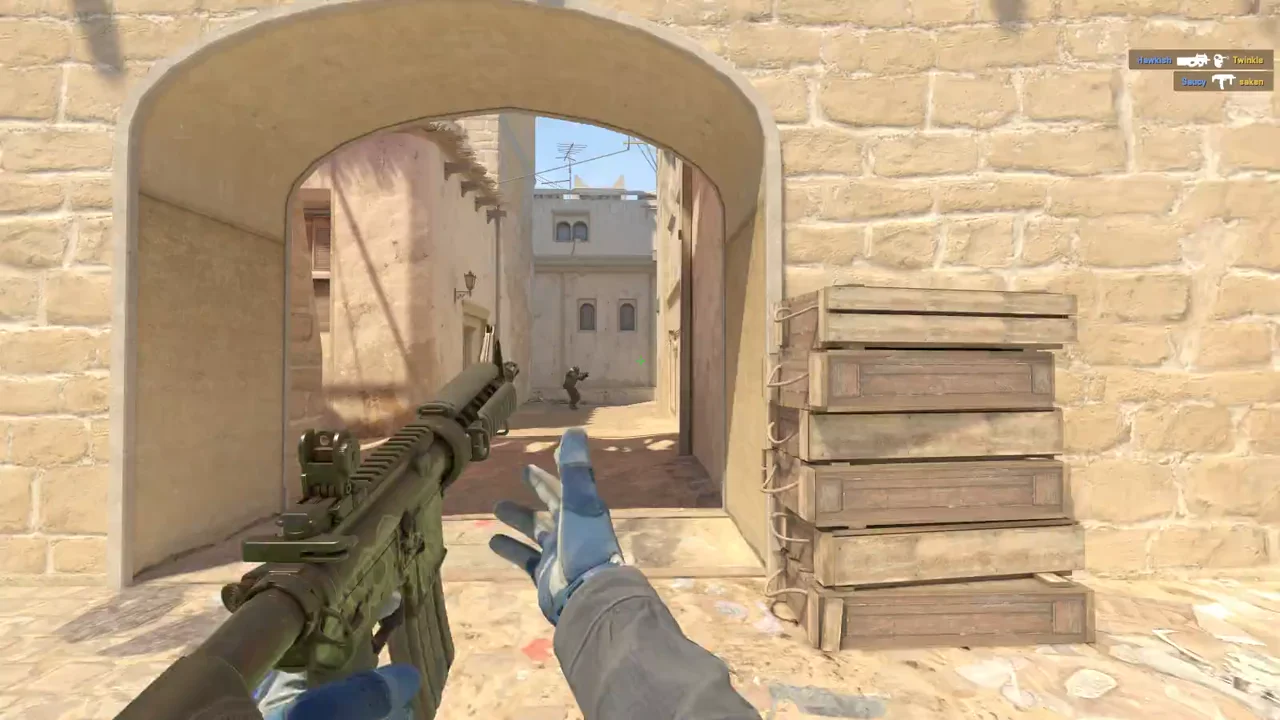Screen dimensions: 1280x720
Task: Select the Hawkish killed Twinkle feed entry
Action: tap(1200, 60)
